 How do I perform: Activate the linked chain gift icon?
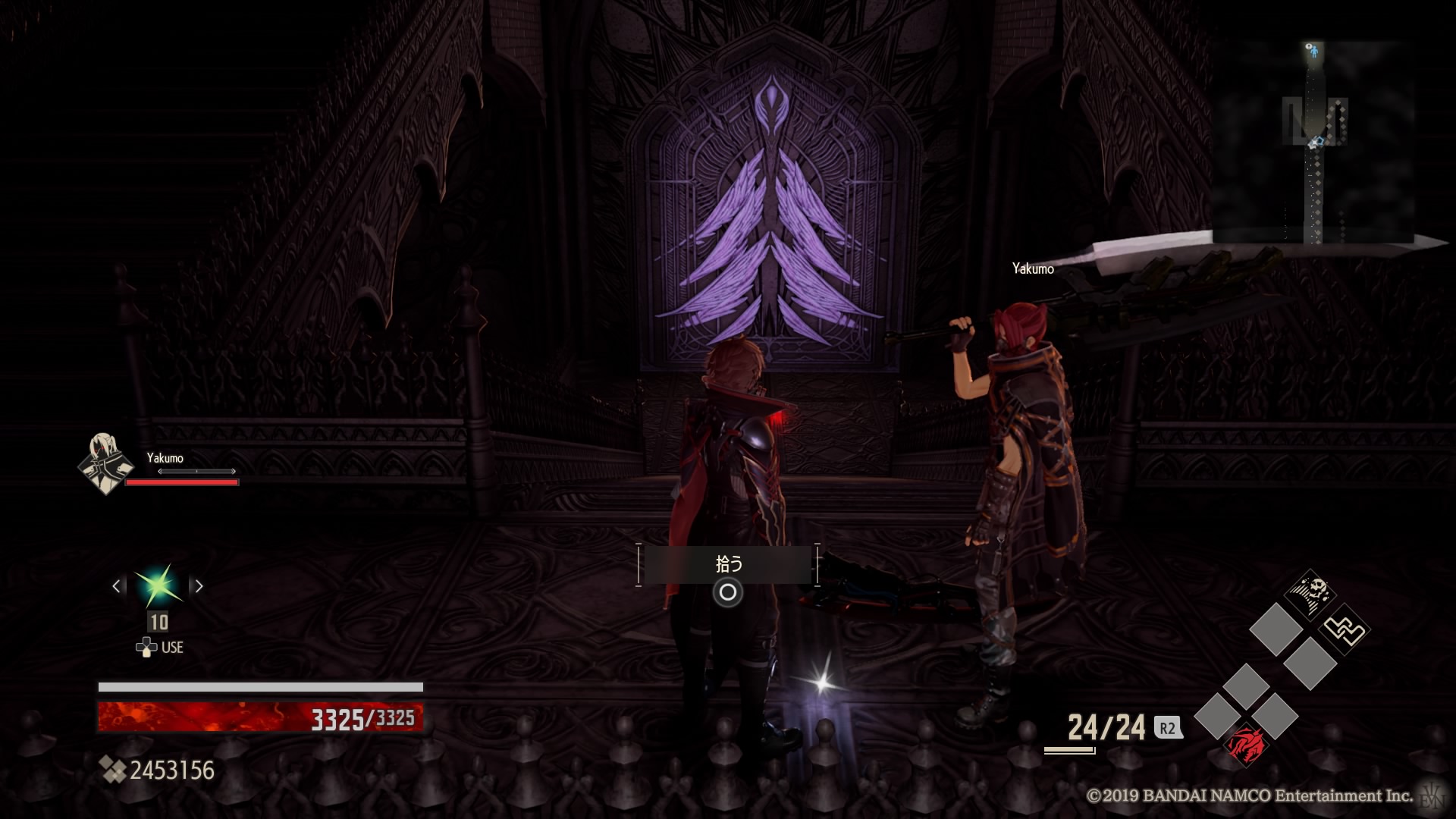click(x=1345, y=629)
